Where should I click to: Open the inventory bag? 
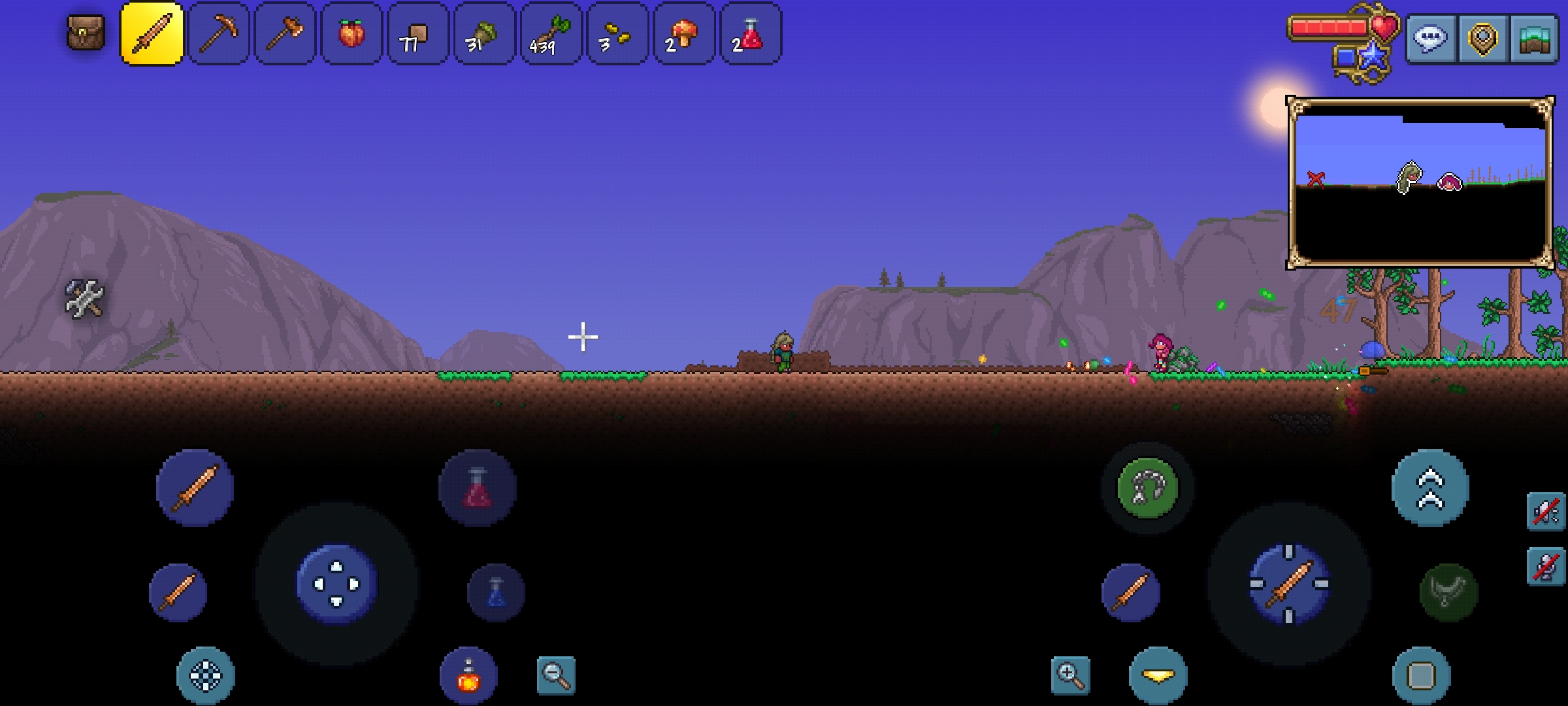click(x=86, y=33)
